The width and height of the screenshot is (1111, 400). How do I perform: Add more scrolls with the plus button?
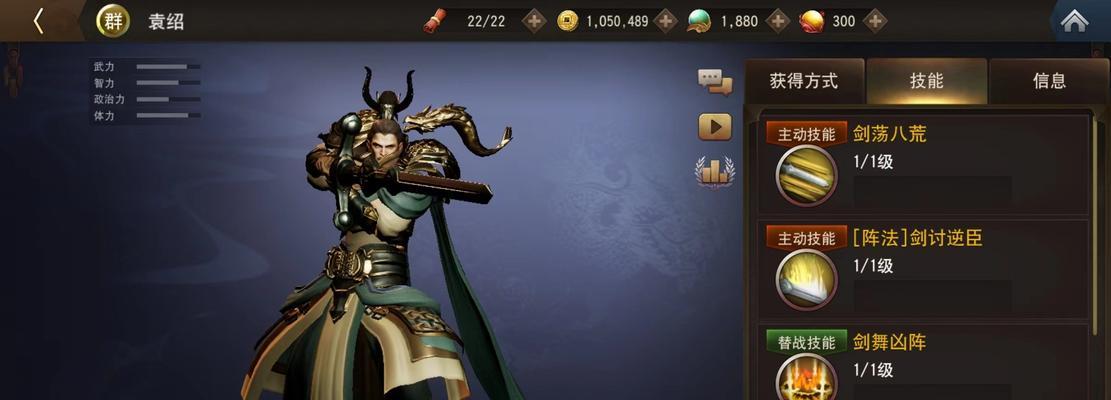535,20
